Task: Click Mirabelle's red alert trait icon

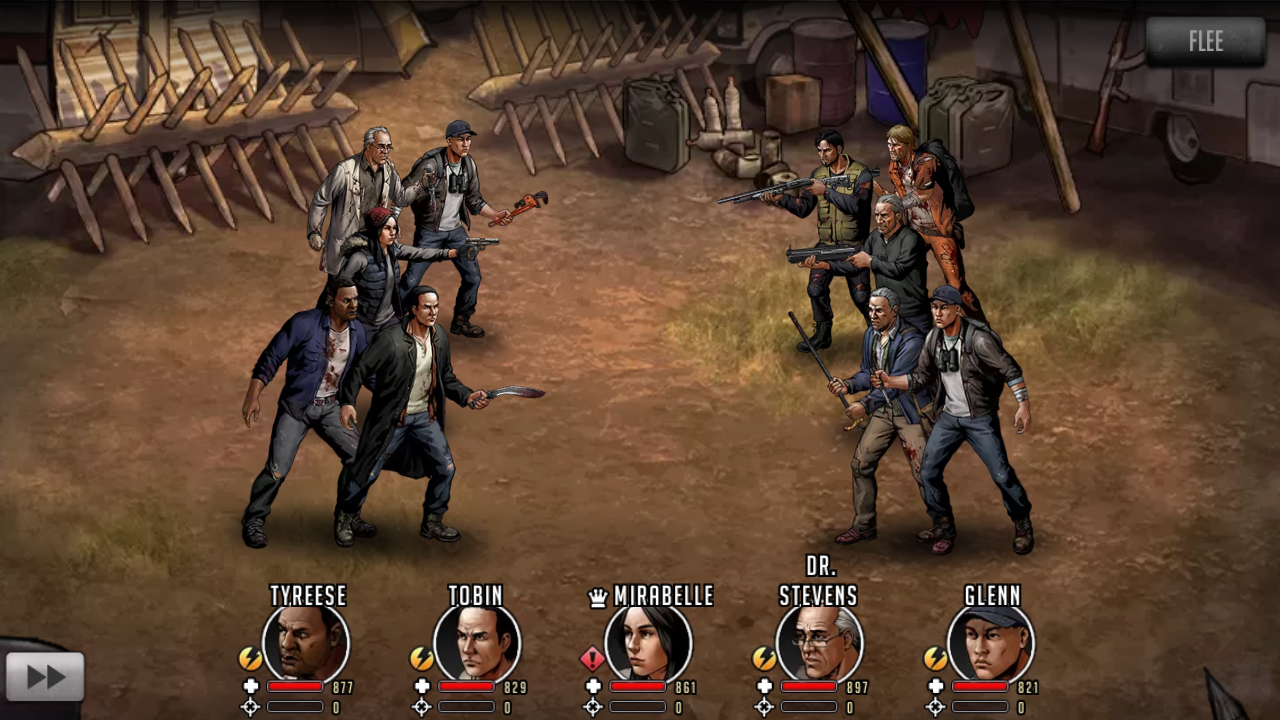Action: pyautogui.click(x=593, y=658)
